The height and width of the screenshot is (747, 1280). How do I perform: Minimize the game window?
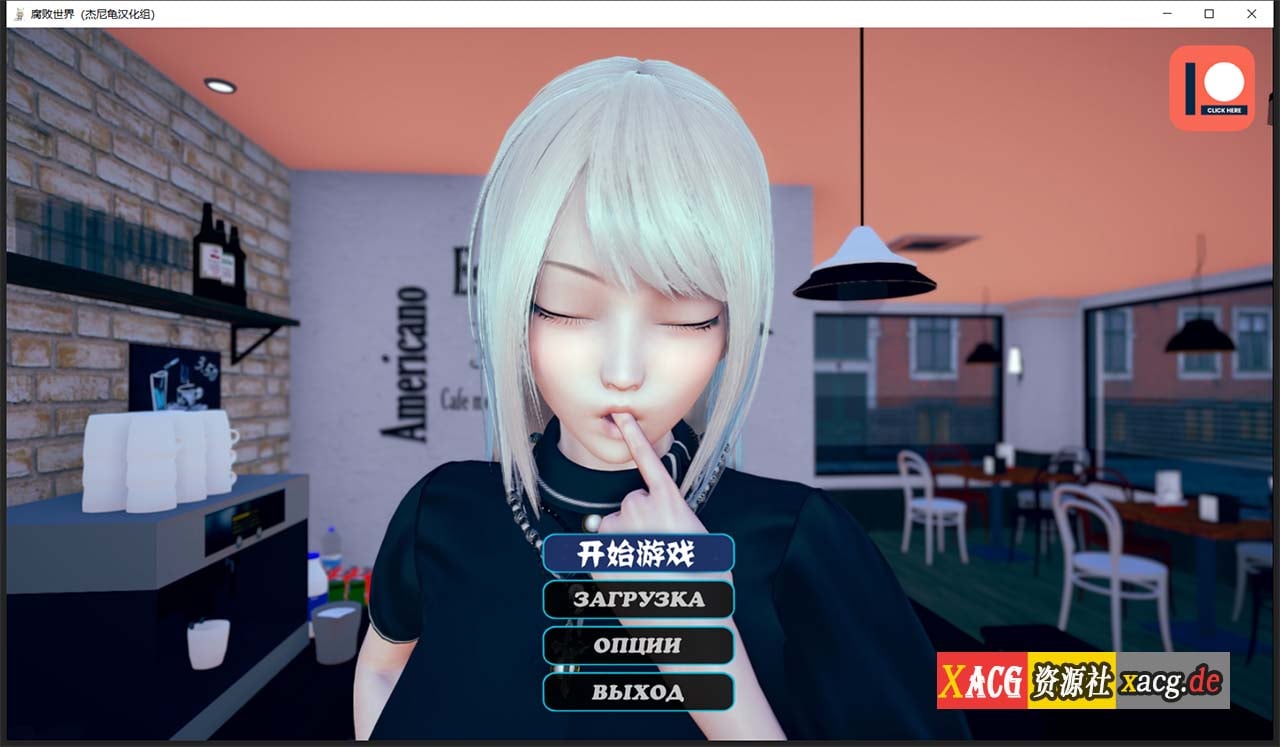point(1166,14)
